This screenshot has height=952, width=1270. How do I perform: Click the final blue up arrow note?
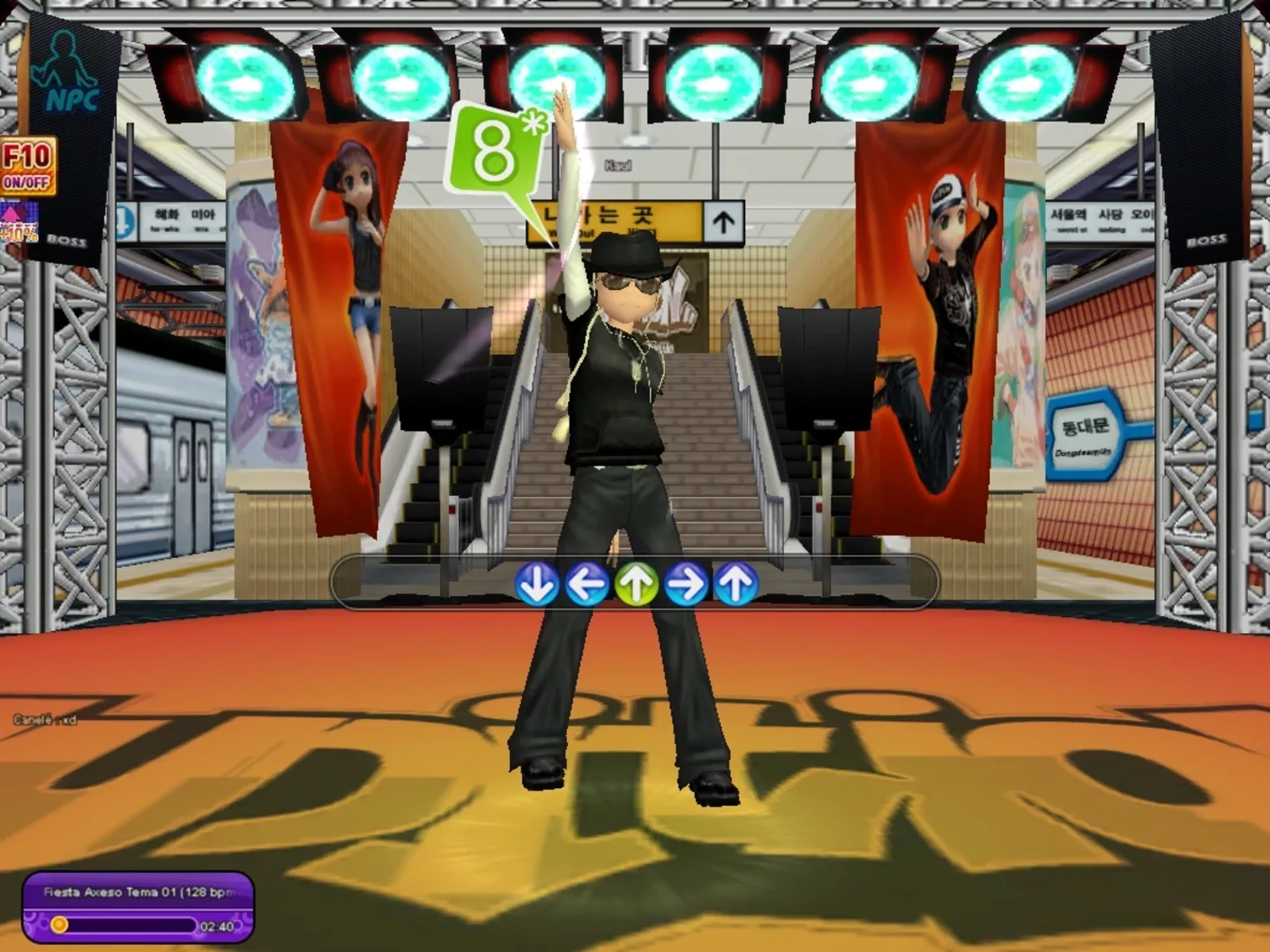click(736, 582)
